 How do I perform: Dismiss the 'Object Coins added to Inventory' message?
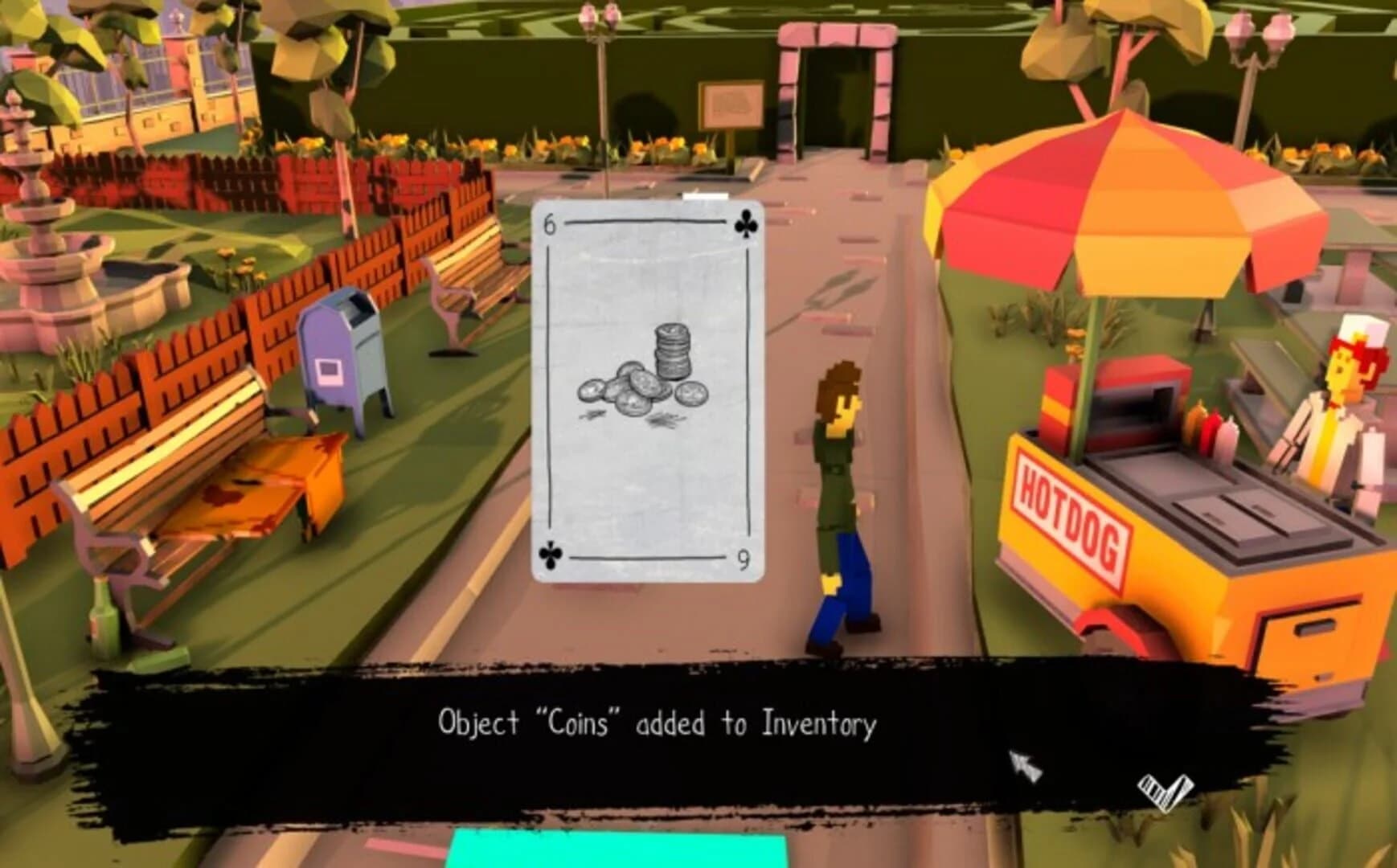(658, 722)
